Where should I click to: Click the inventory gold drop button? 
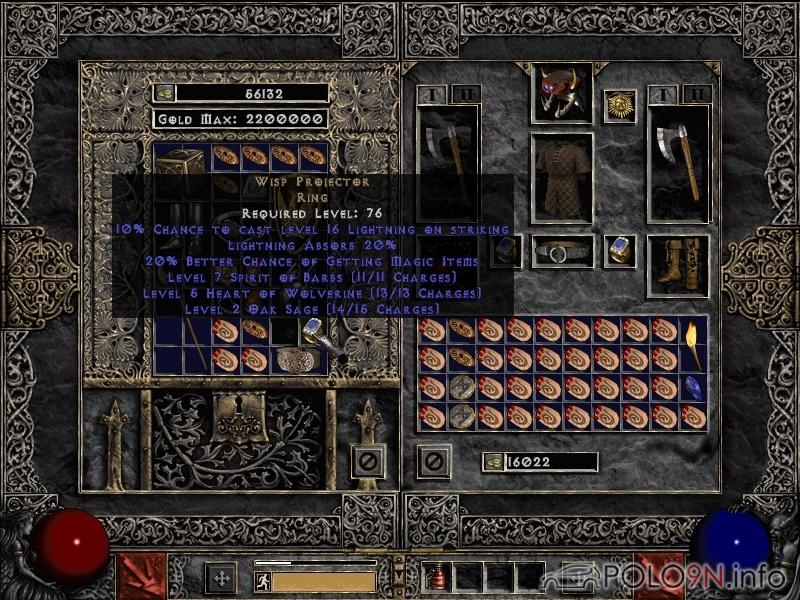point(492,462)
